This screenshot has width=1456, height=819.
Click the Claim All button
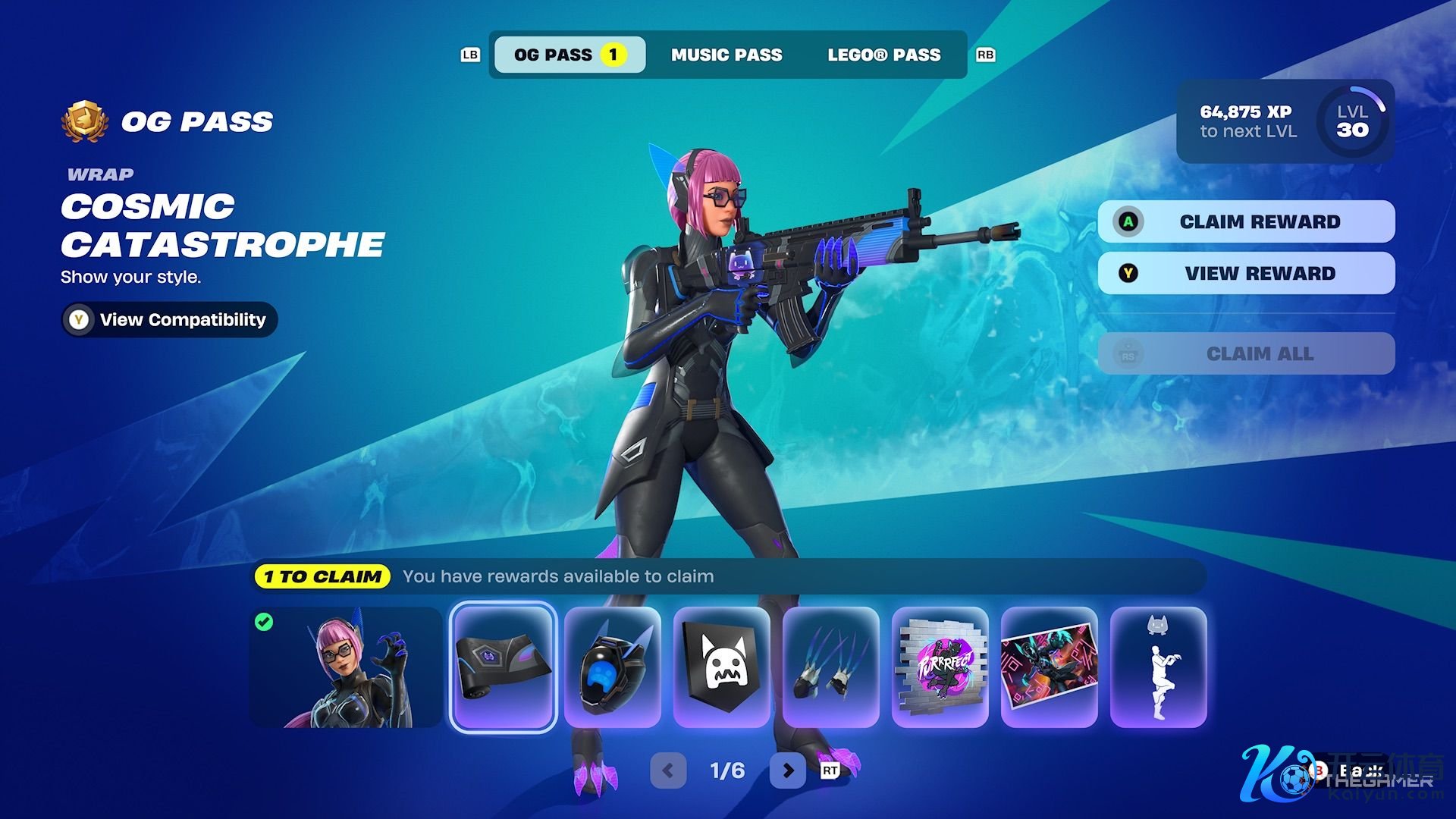point(1246,353)
